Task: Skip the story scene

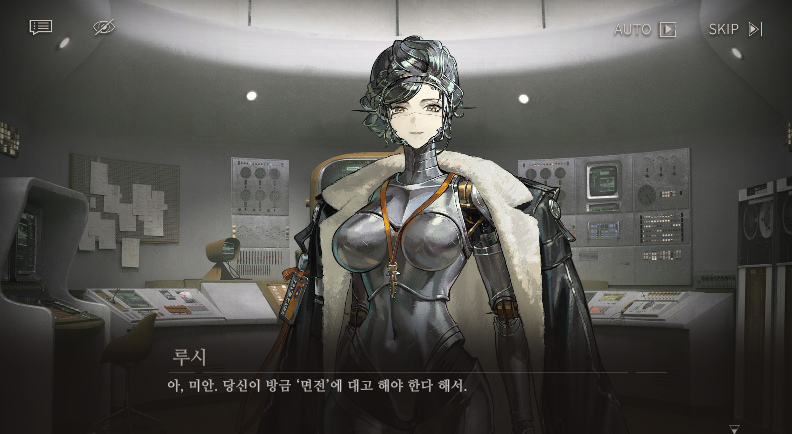Action: click(735, 29)
